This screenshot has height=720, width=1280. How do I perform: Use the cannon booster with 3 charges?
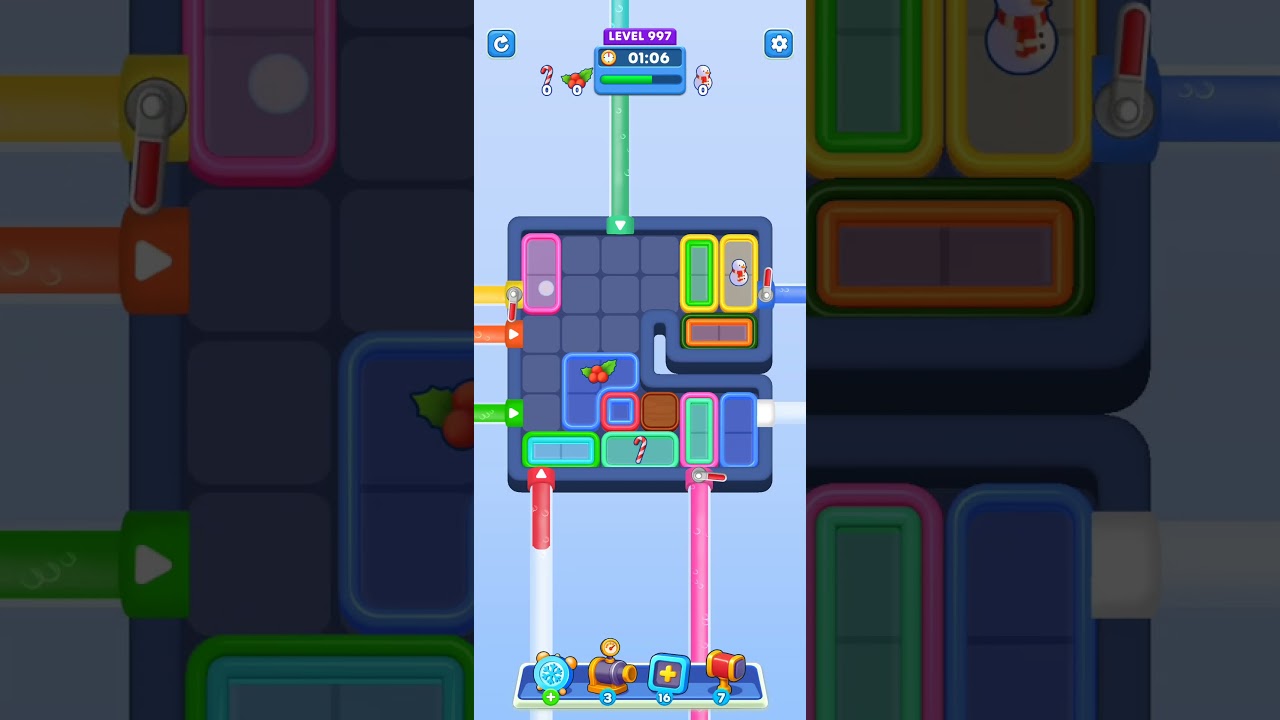coord(610,675)
